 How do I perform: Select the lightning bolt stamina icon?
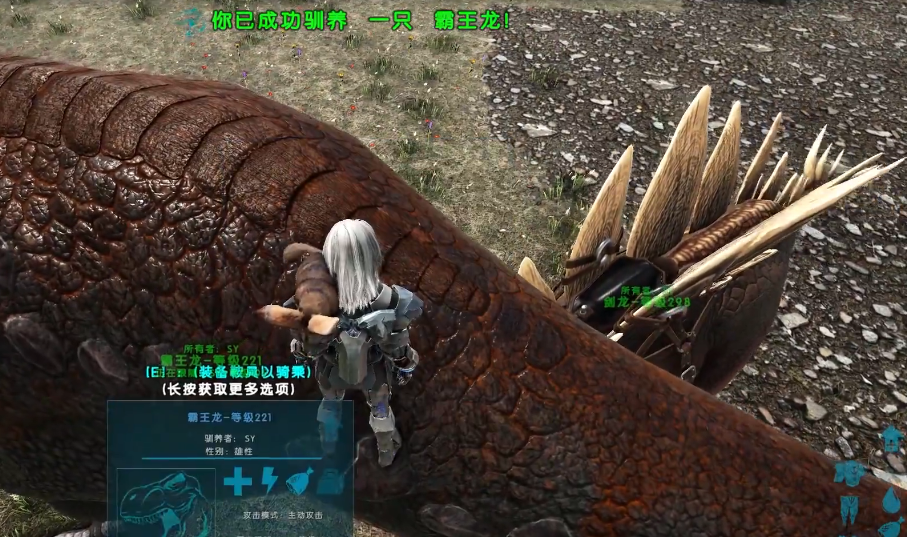[x=269, y=482]
